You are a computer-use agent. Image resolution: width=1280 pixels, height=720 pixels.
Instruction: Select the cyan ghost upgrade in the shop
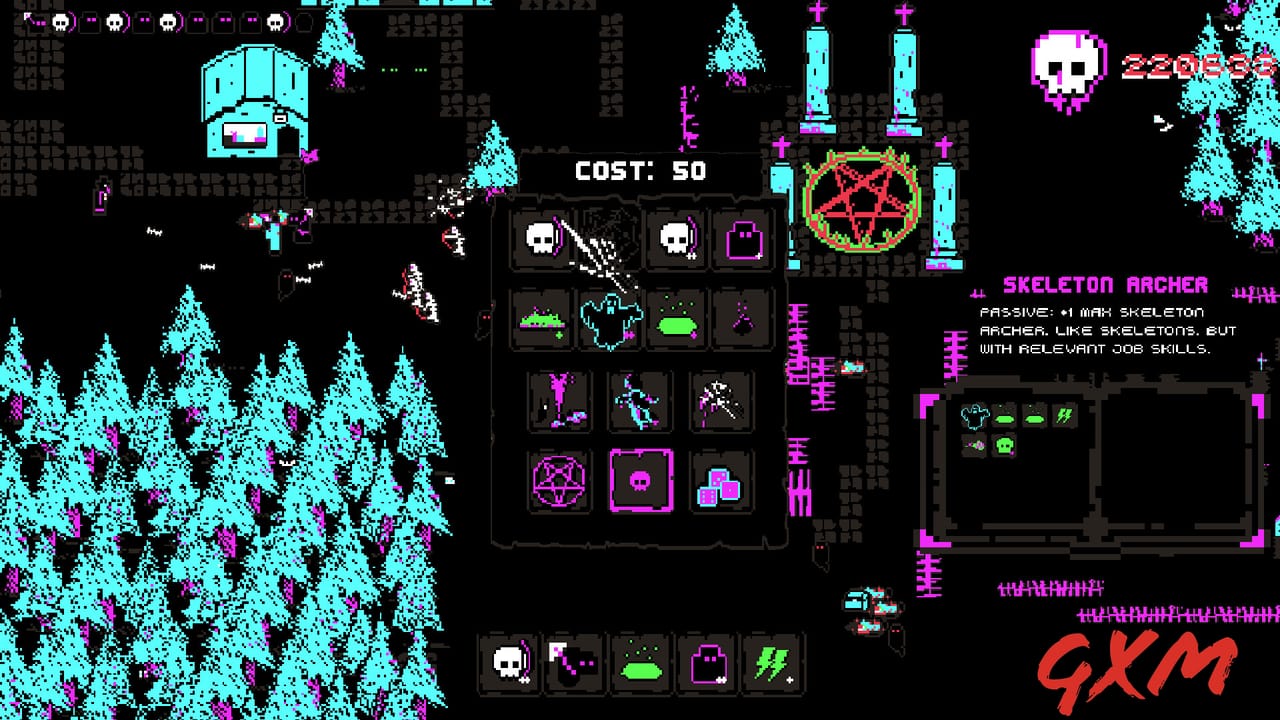pos(611,318)
